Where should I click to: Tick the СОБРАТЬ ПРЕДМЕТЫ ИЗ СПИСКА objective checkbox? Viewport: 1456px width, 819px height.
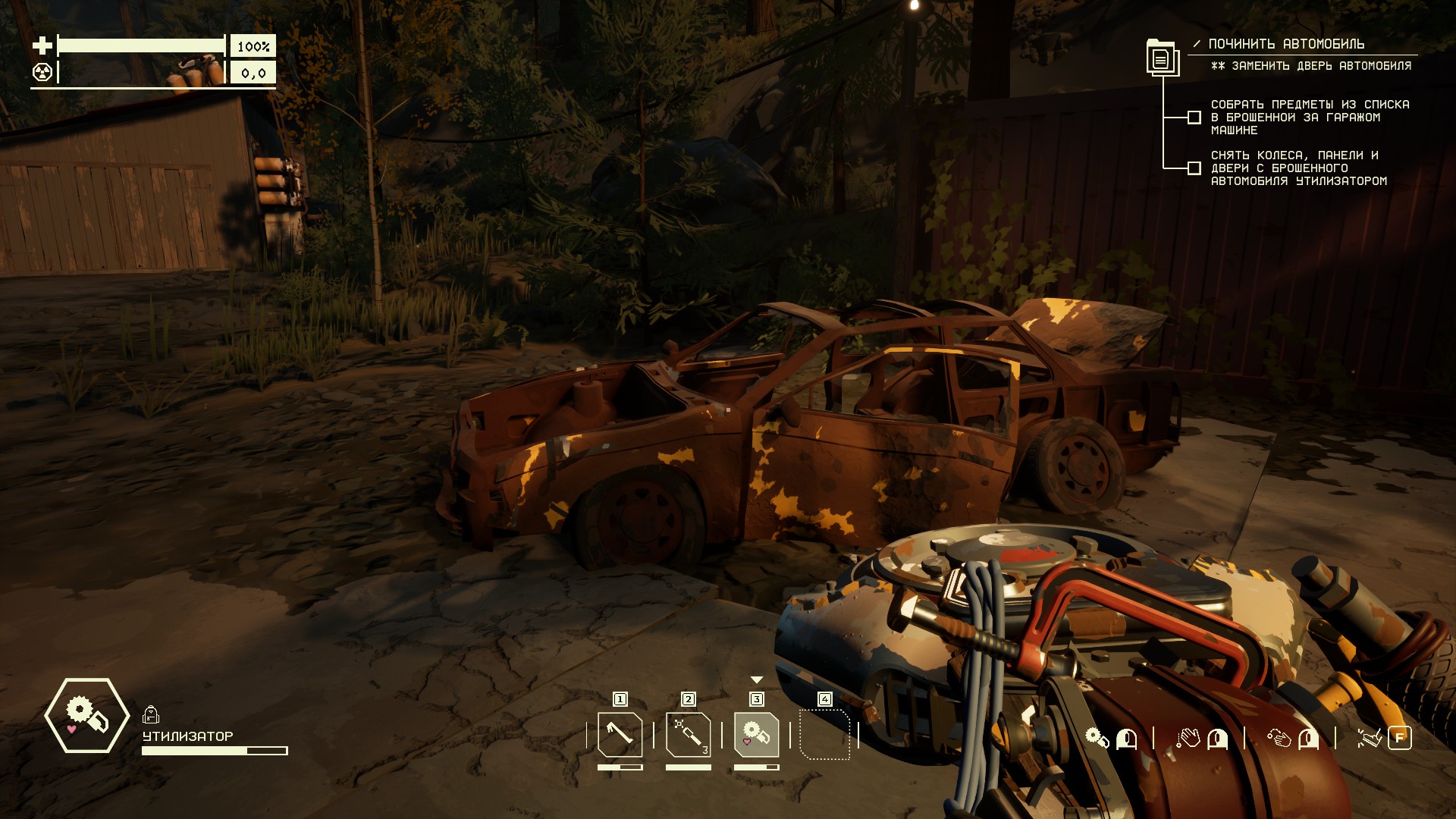(x=1194, y=118)
